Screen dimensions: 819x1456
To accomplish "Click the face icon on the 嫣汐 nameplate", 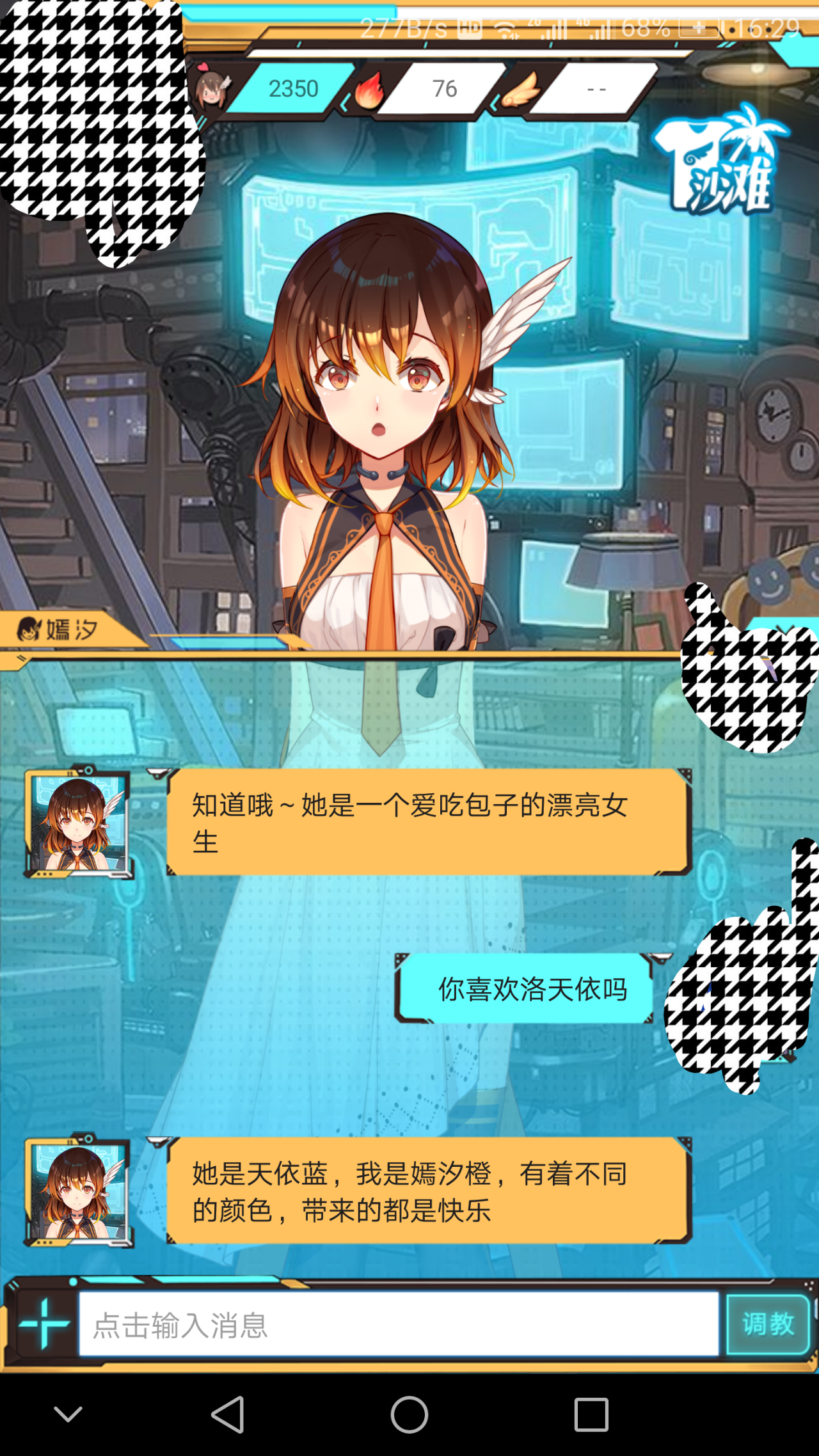I will click(28, 630).
